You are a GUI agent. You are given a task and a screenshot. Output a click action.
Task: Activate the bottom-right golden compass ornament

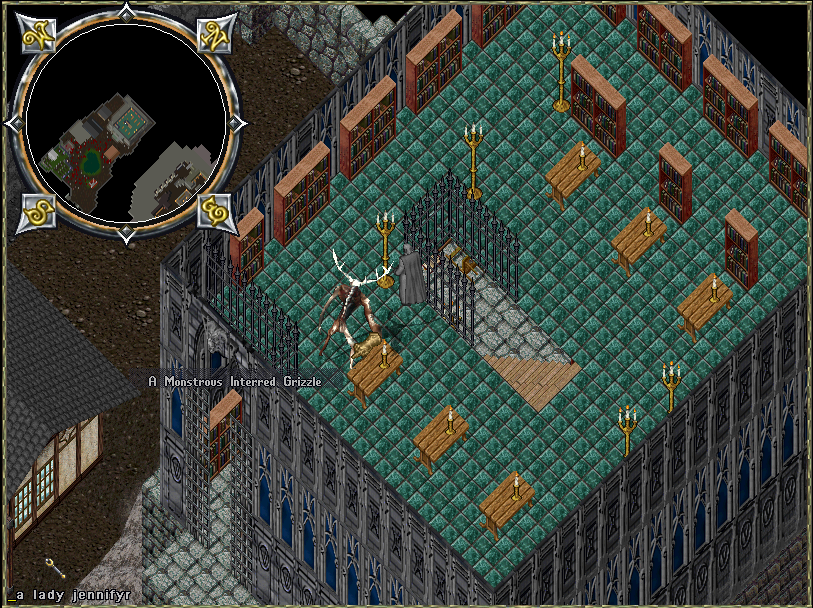[x=213, y=212]
